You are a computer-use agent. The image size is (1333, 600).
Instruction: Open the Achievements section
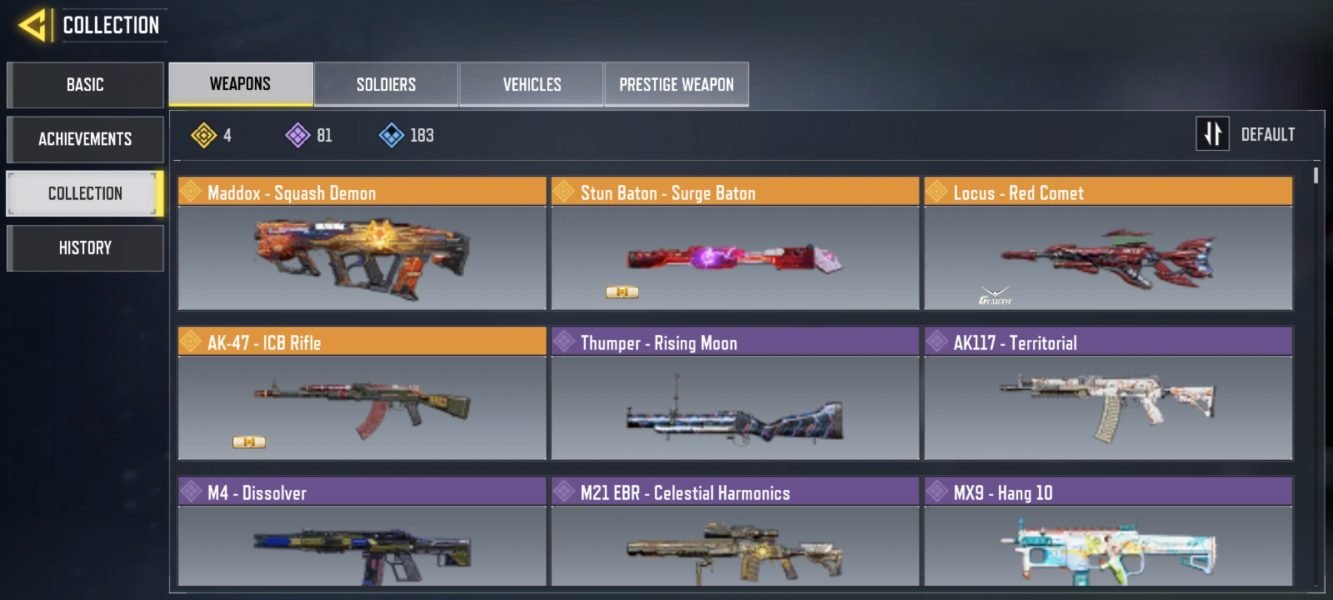[x=85, y=139]
